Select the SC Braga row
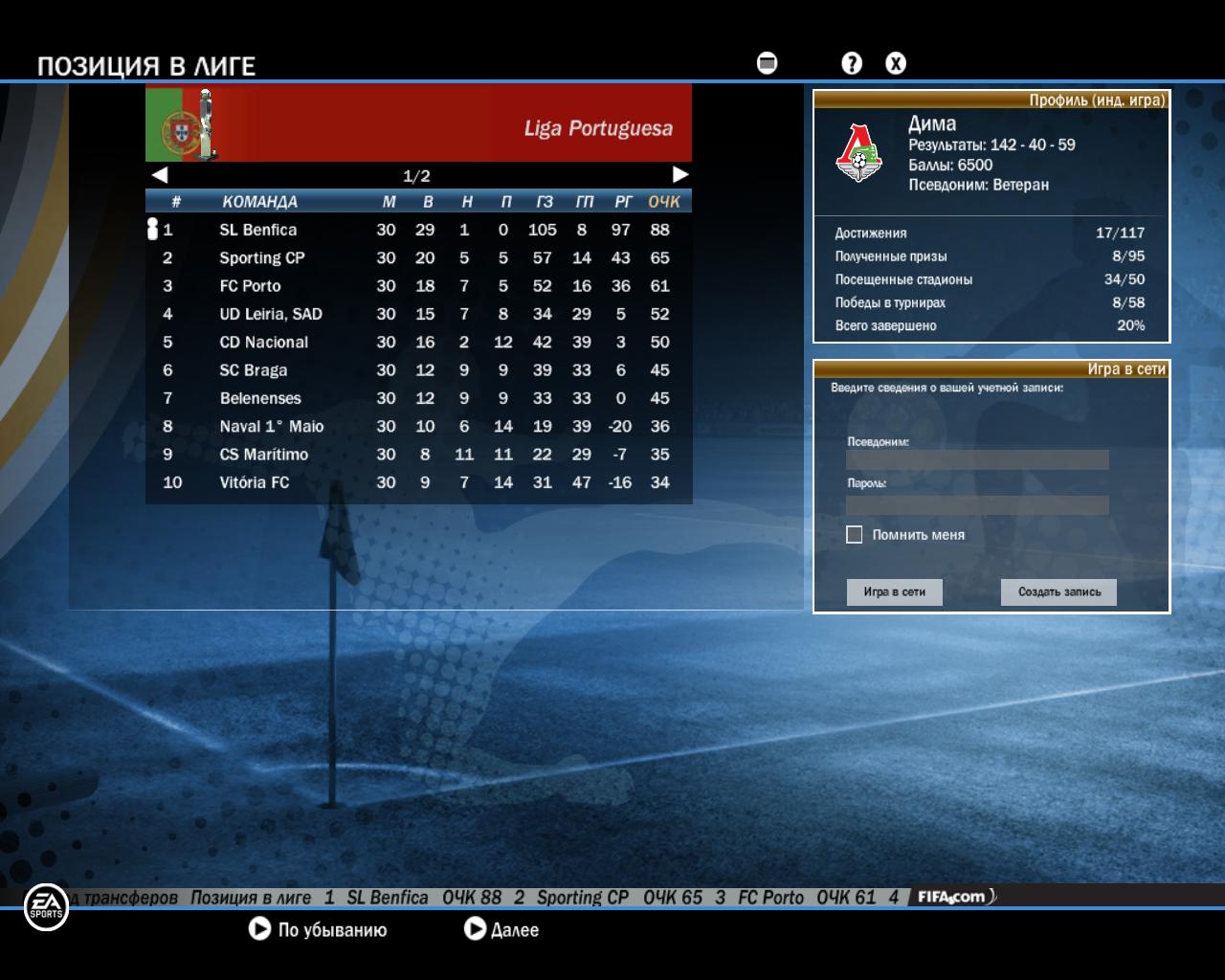This screenshot has height=980, width=1225. point(253,369)
